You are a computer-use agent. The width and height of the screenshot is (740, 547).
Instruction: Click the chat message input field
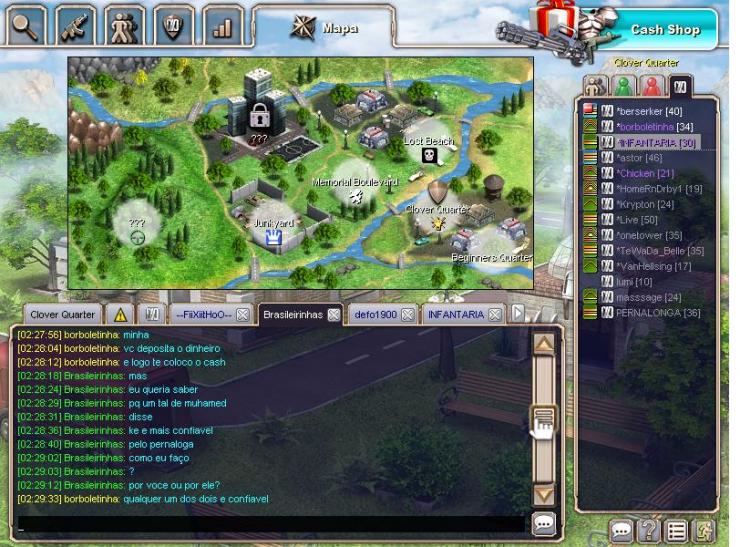pos(270,523)
